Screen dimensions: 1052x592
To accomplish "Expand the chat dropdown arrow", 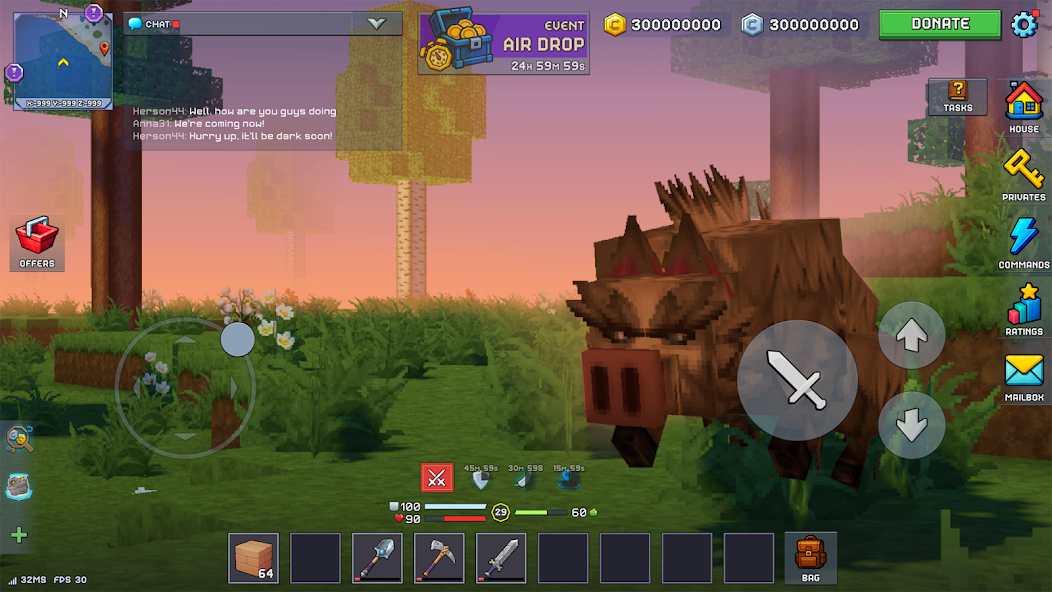I will [377, 24].
